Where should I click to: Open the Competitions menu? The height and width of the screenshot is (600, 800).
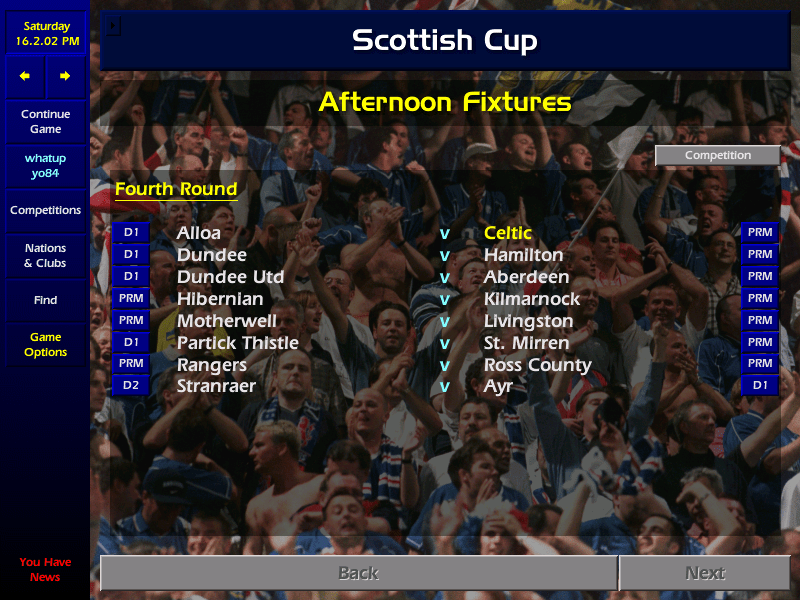tap(45, 211)
